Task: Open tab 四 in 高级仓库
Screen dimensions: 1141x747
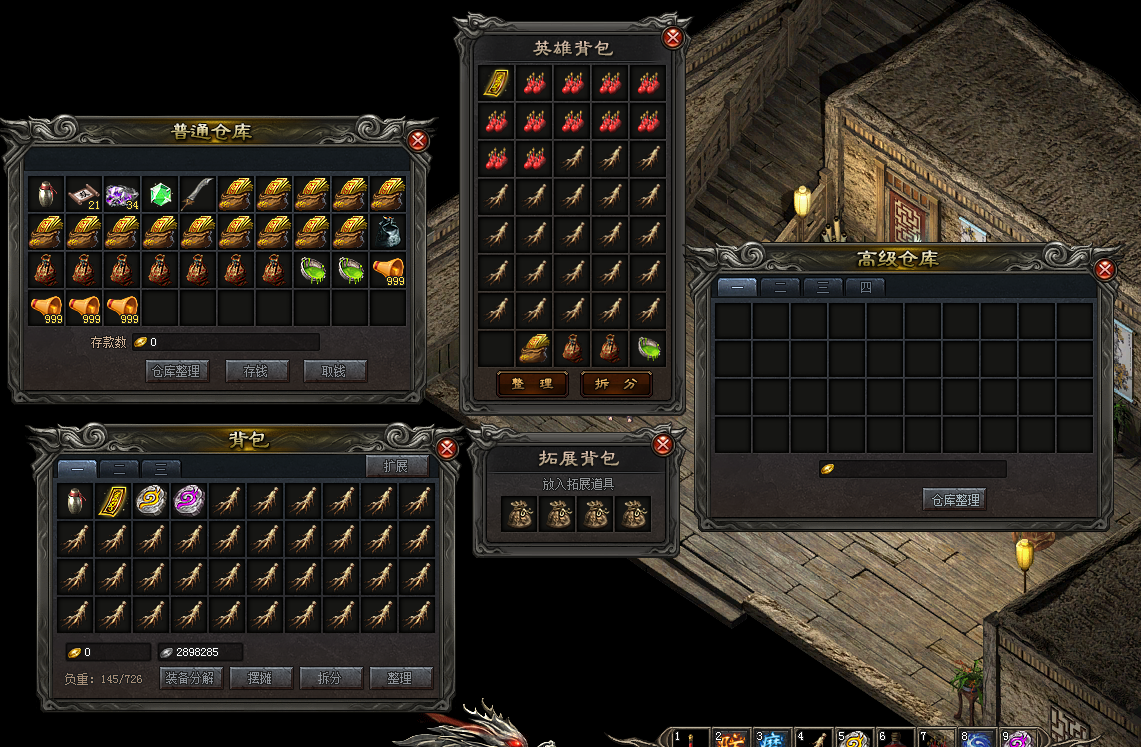Action: tap(863, 287)
